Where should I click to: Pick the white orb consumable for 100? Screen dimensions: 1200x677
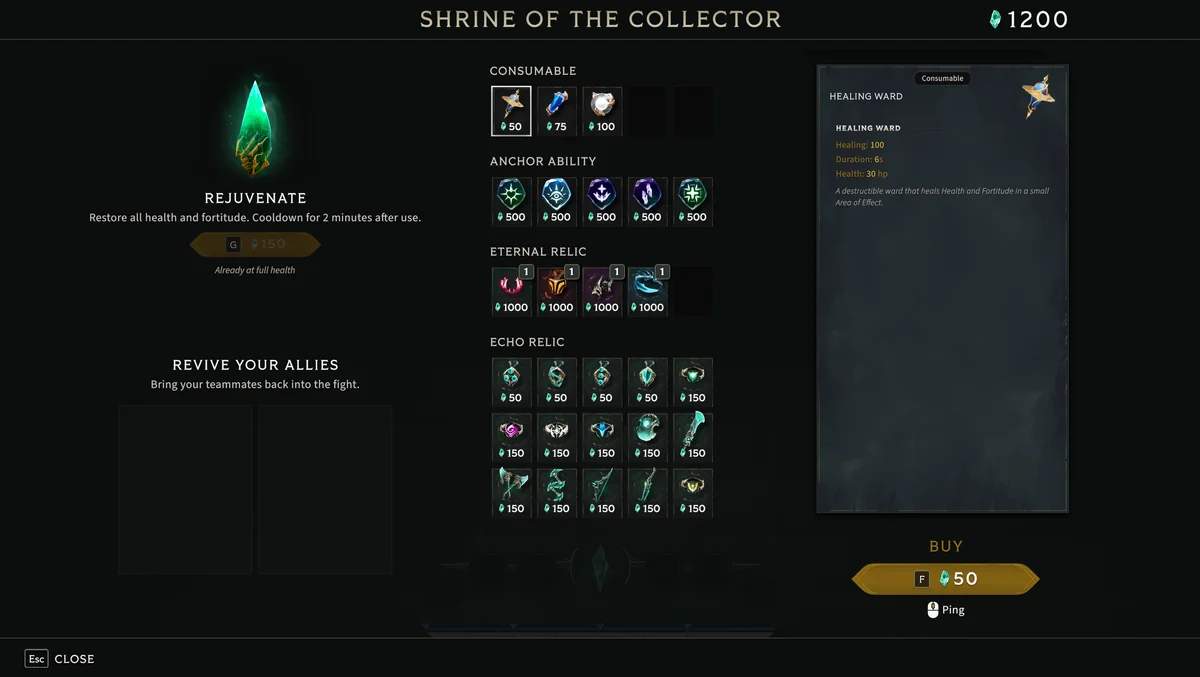tap(602, 110)
